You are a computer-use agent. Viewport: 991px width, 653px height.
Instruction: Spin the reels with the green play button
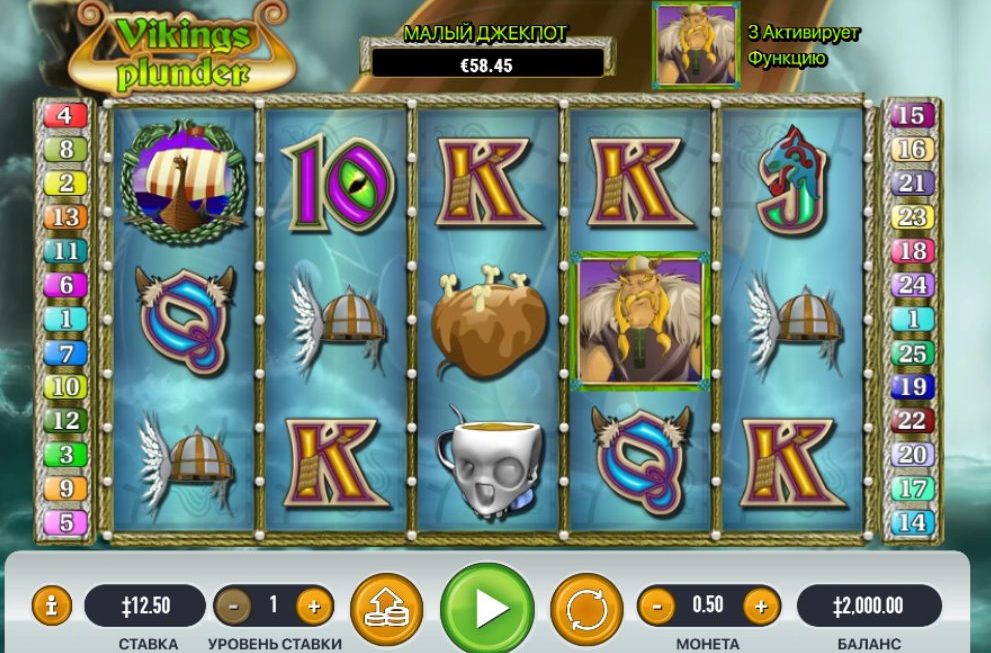[x=487, y=608]
